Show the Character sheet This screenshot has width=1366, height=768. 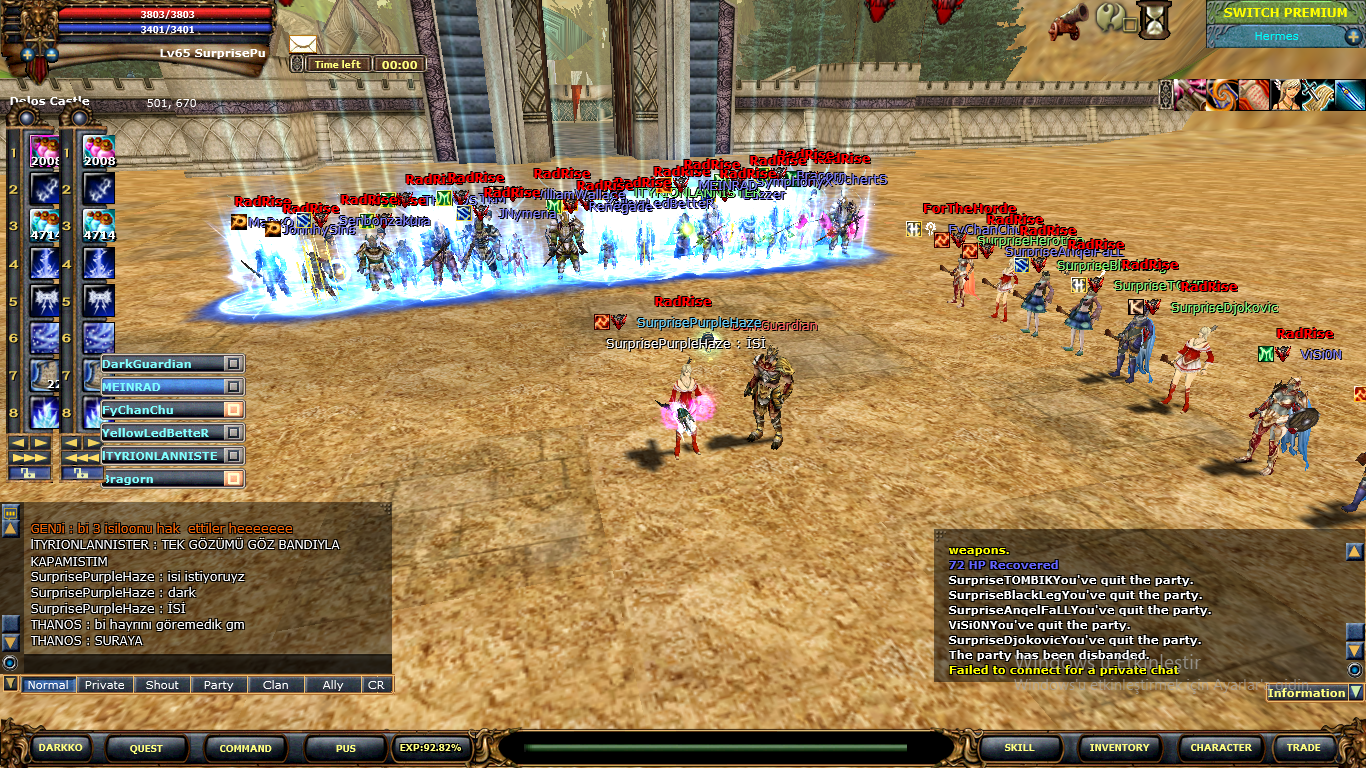pyautogui.click(x=1220, y=747)
